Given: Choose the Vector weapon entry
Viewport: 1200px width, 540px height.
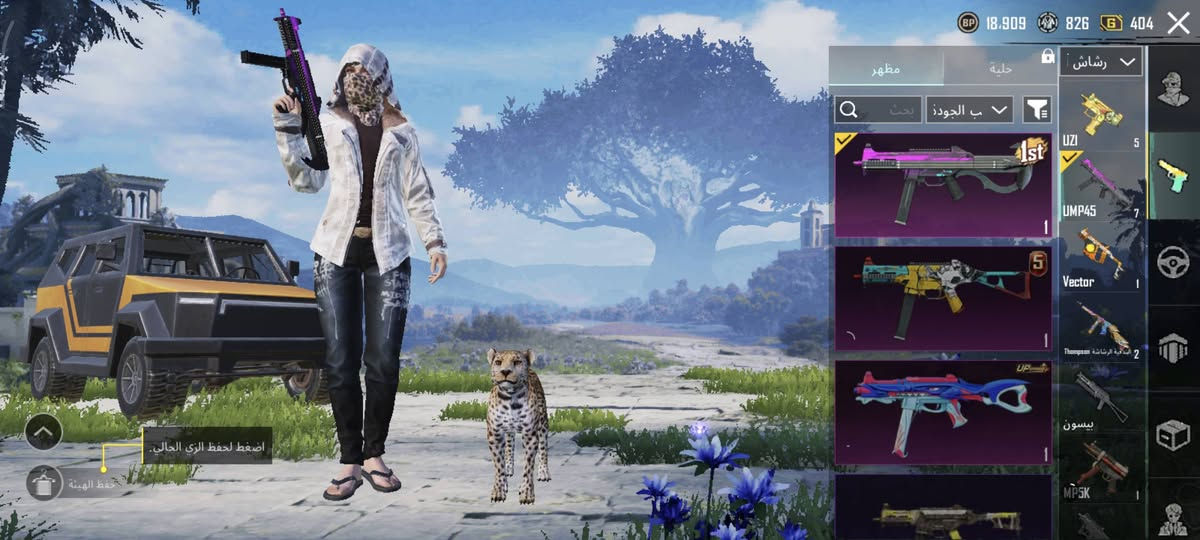Looking at the screenshot, I should coord(1102,256).
